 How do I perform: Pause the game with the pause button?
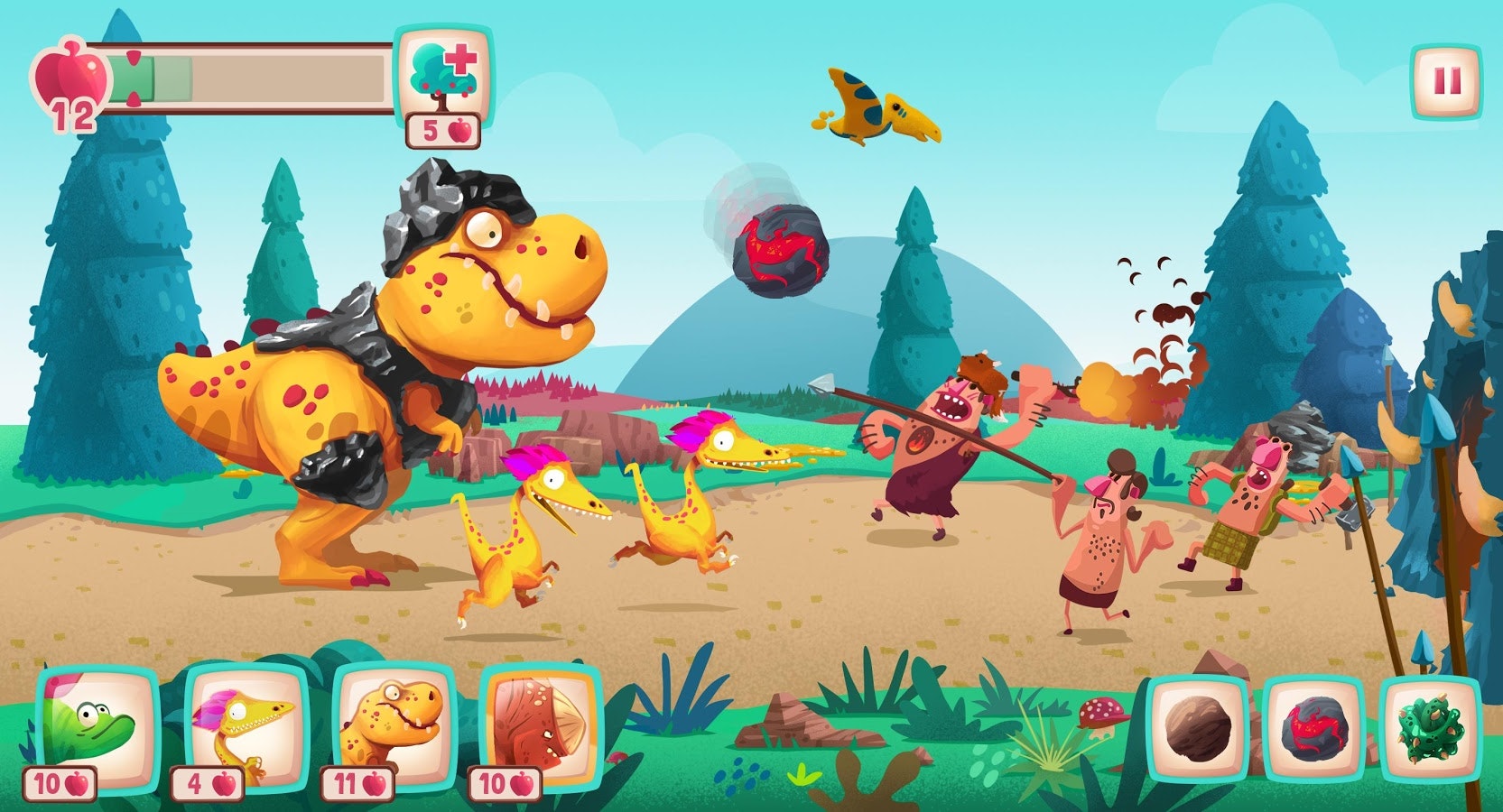[1445, 81]
